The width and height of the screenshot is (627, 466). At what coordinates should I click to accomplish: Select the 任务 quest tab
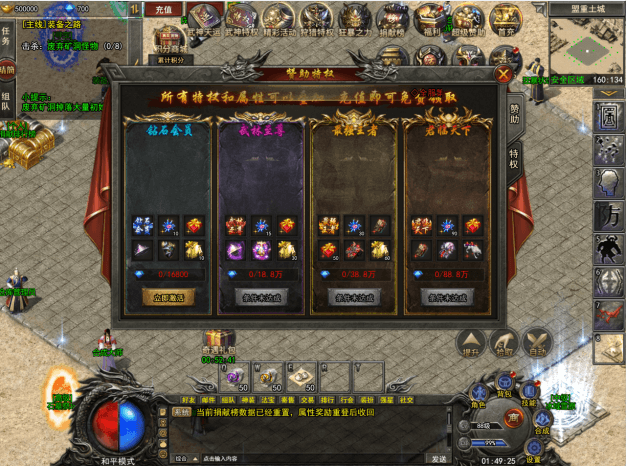6,36
